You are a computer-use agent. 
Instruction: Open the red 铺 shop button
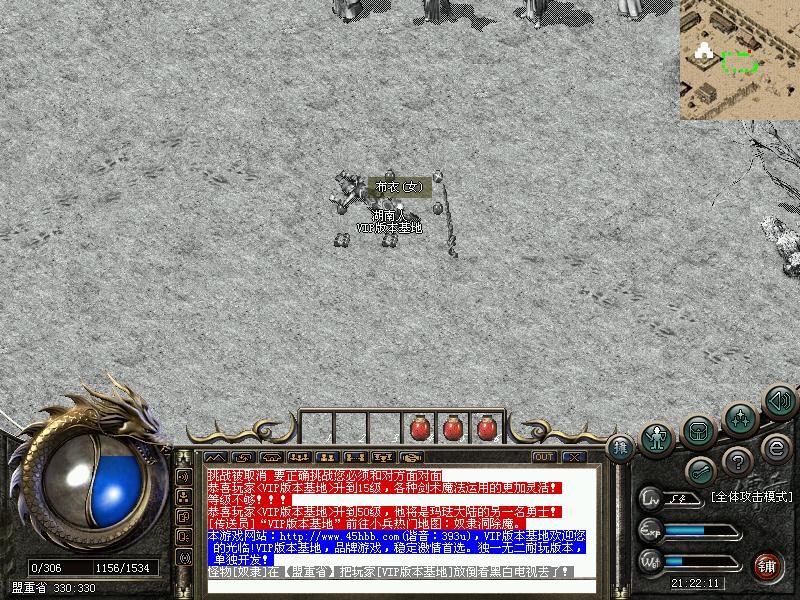pos(768,565)
